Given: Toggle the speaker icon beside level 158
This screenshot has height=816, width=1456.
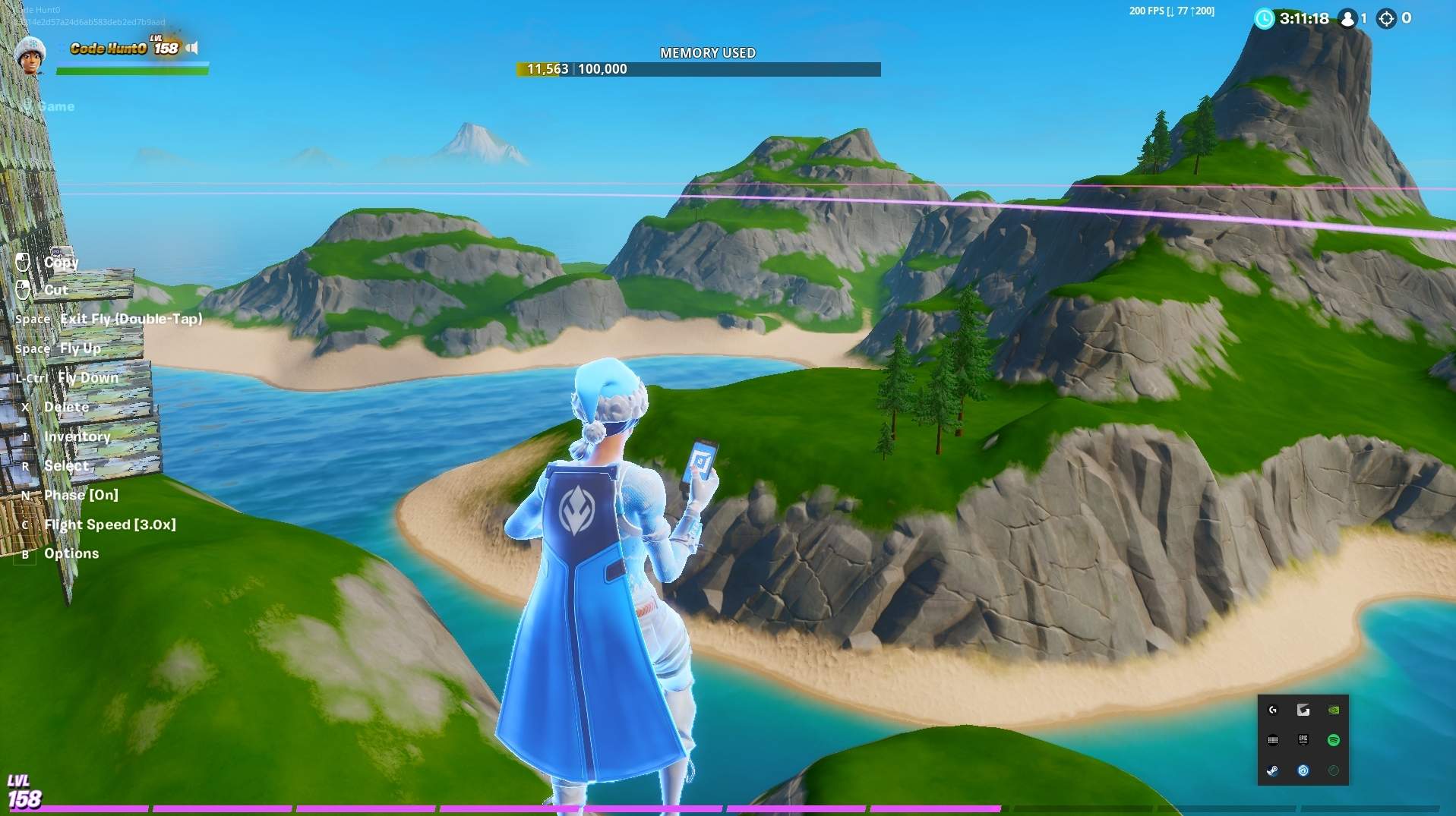Looking at the screenshot, I should pyautogui.click(x=193, y=49).
